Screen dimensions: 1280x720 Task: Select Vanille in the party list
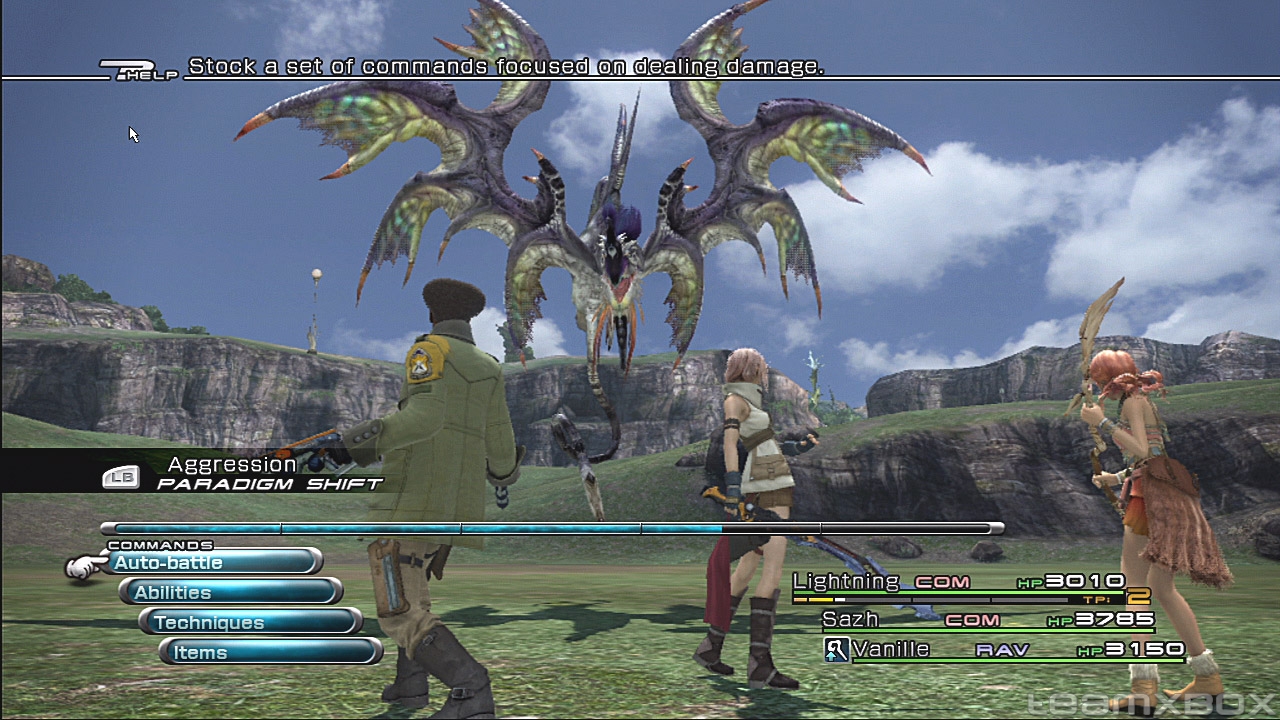pos(890,650)
